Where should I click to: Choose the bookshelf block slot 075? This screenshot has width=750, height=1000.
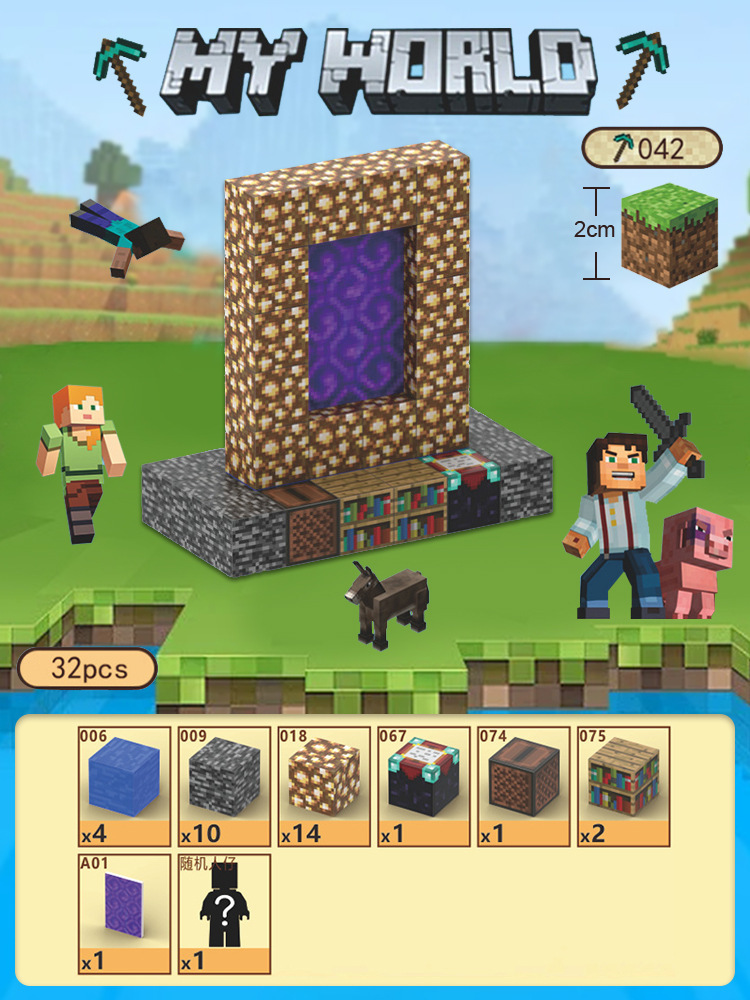624,786
